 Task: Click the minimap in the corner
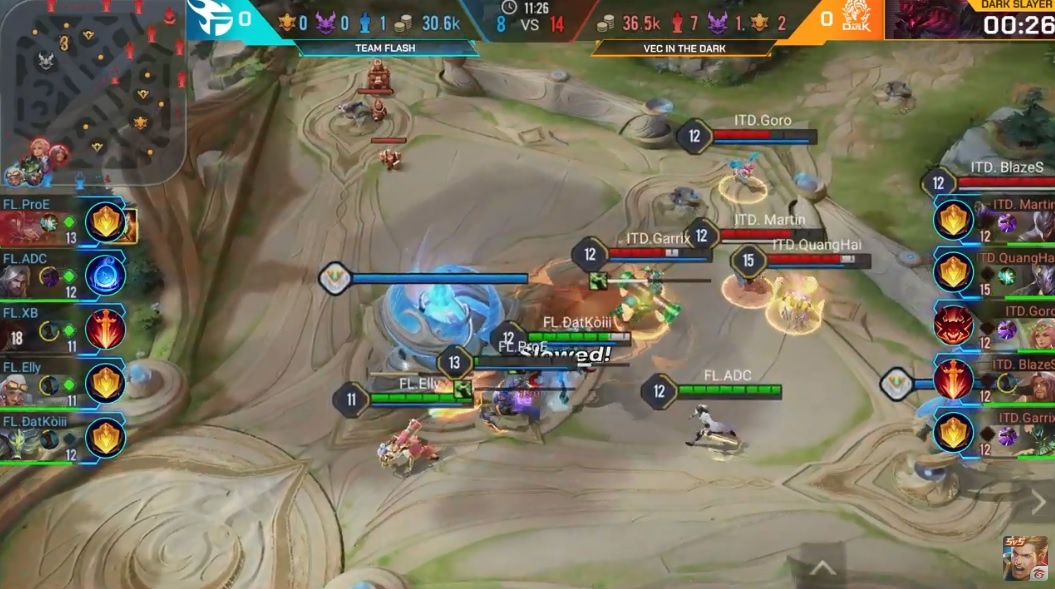(x=92, y=90)
